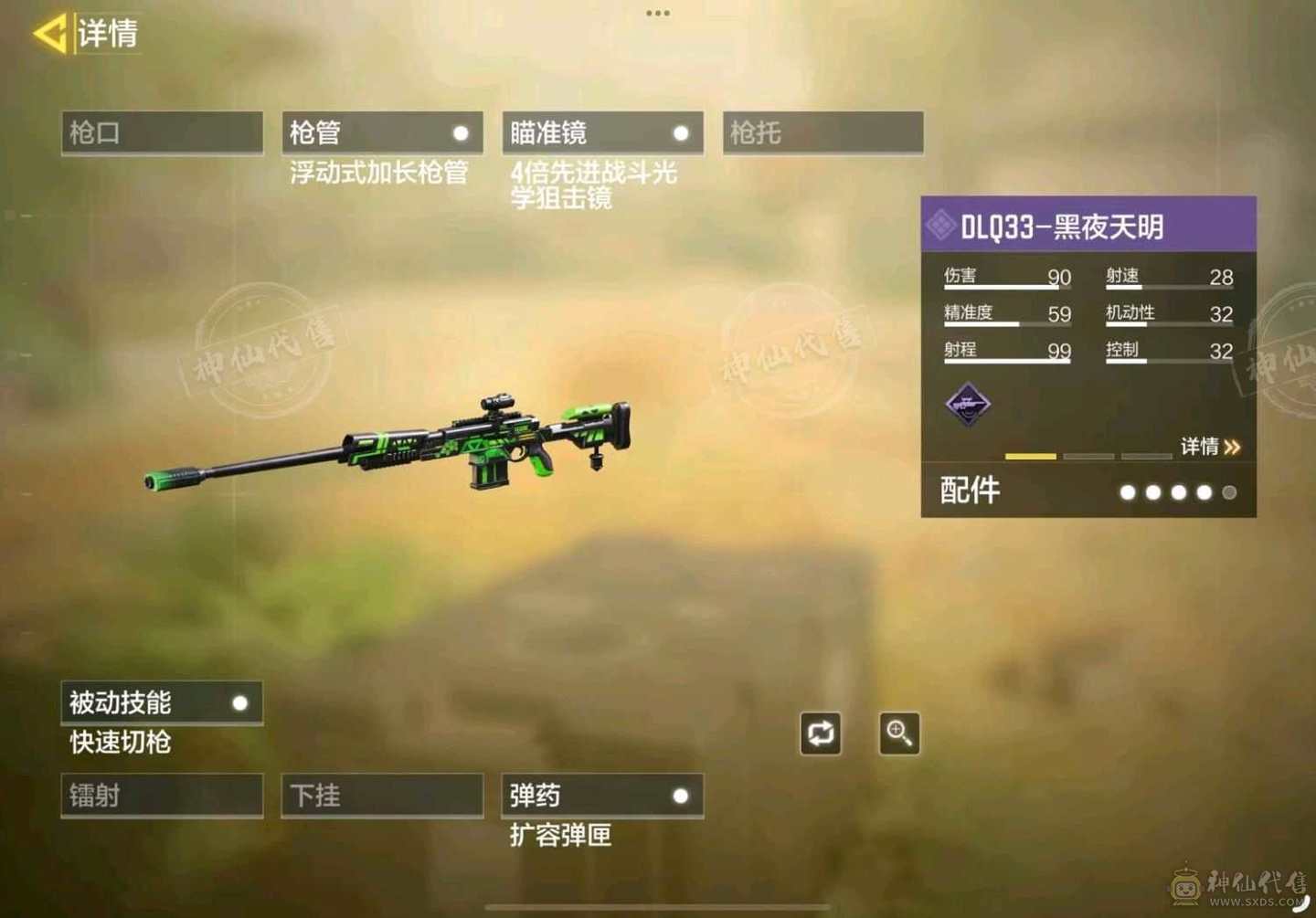
Task: Toggle the indicator dot on 弹药 slot
Action: click(x=682, y=796)
